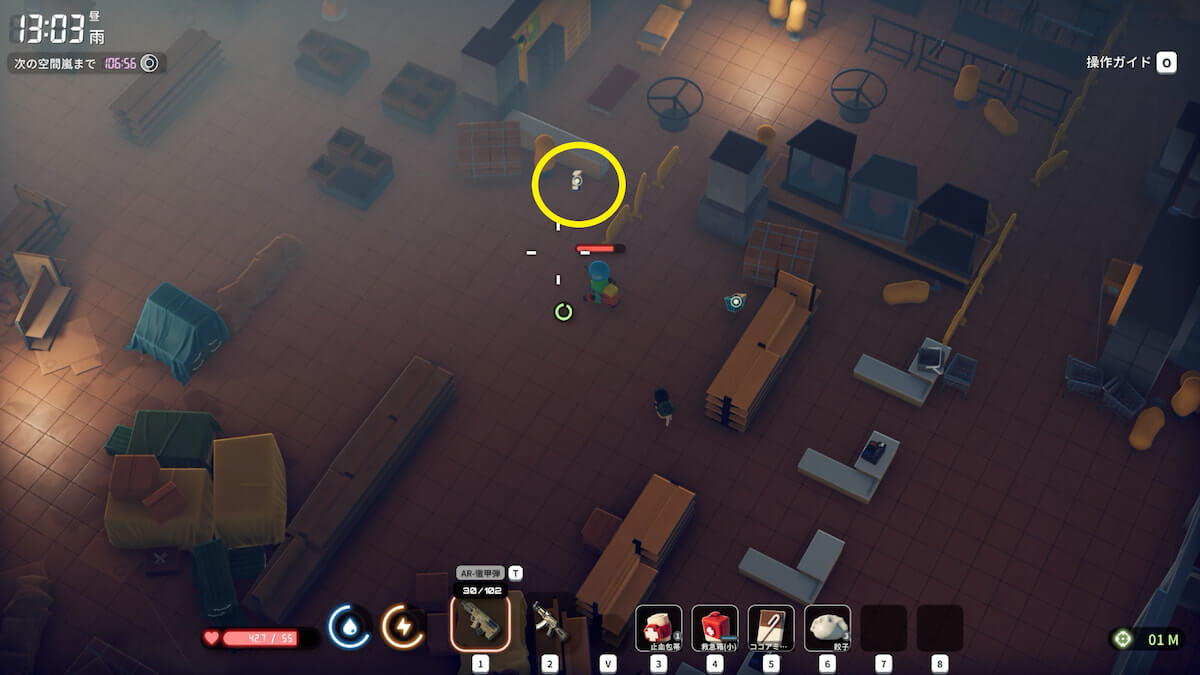Select the equipped assault rifle in slot 1
Screen dimensions: 1200x675
coord(480,622)
